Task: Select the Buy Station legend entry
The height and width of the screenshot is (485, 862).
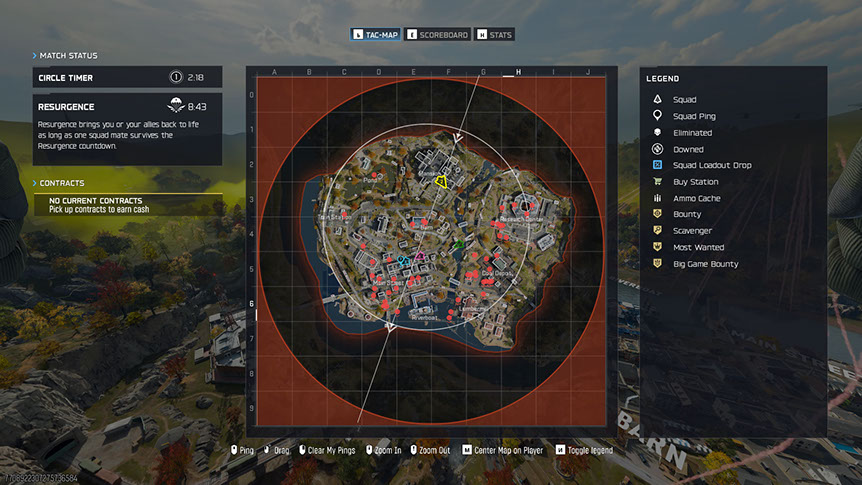Action: pyautogui.click(x=696, y=182)
